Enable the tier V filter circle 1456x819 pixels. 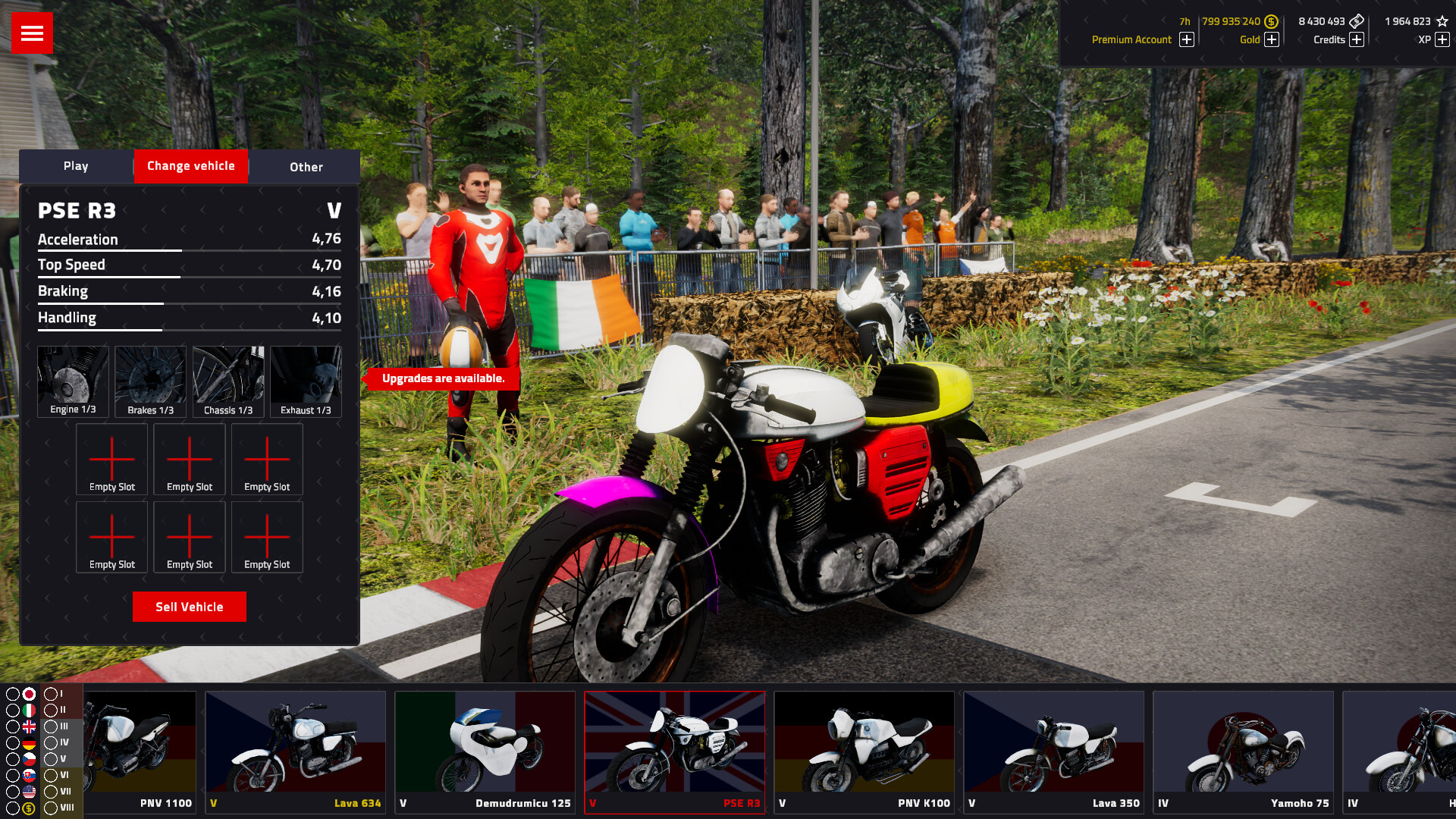point(50,760)
